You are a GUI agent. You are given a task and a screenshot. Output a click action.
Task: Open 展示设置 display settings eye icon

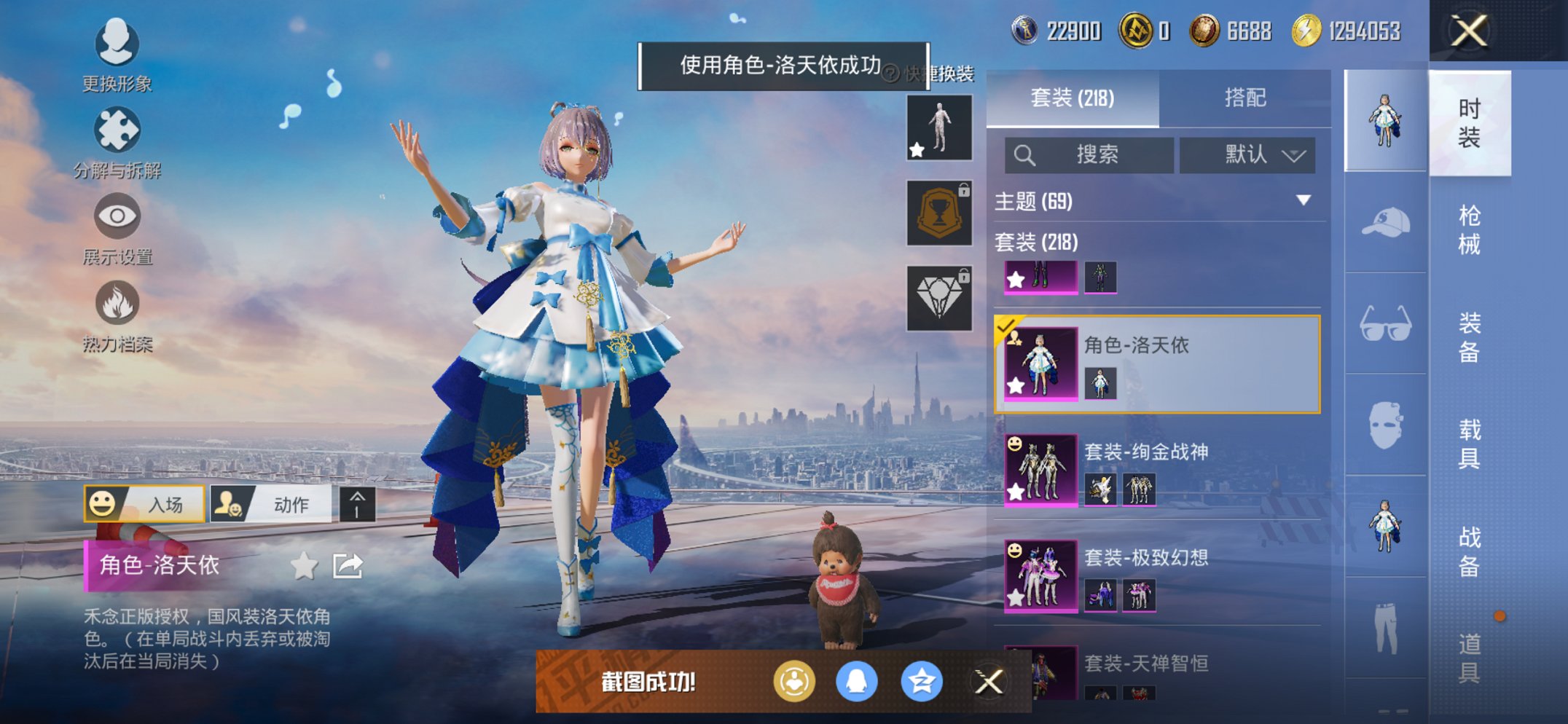click(x=119, y=216)
